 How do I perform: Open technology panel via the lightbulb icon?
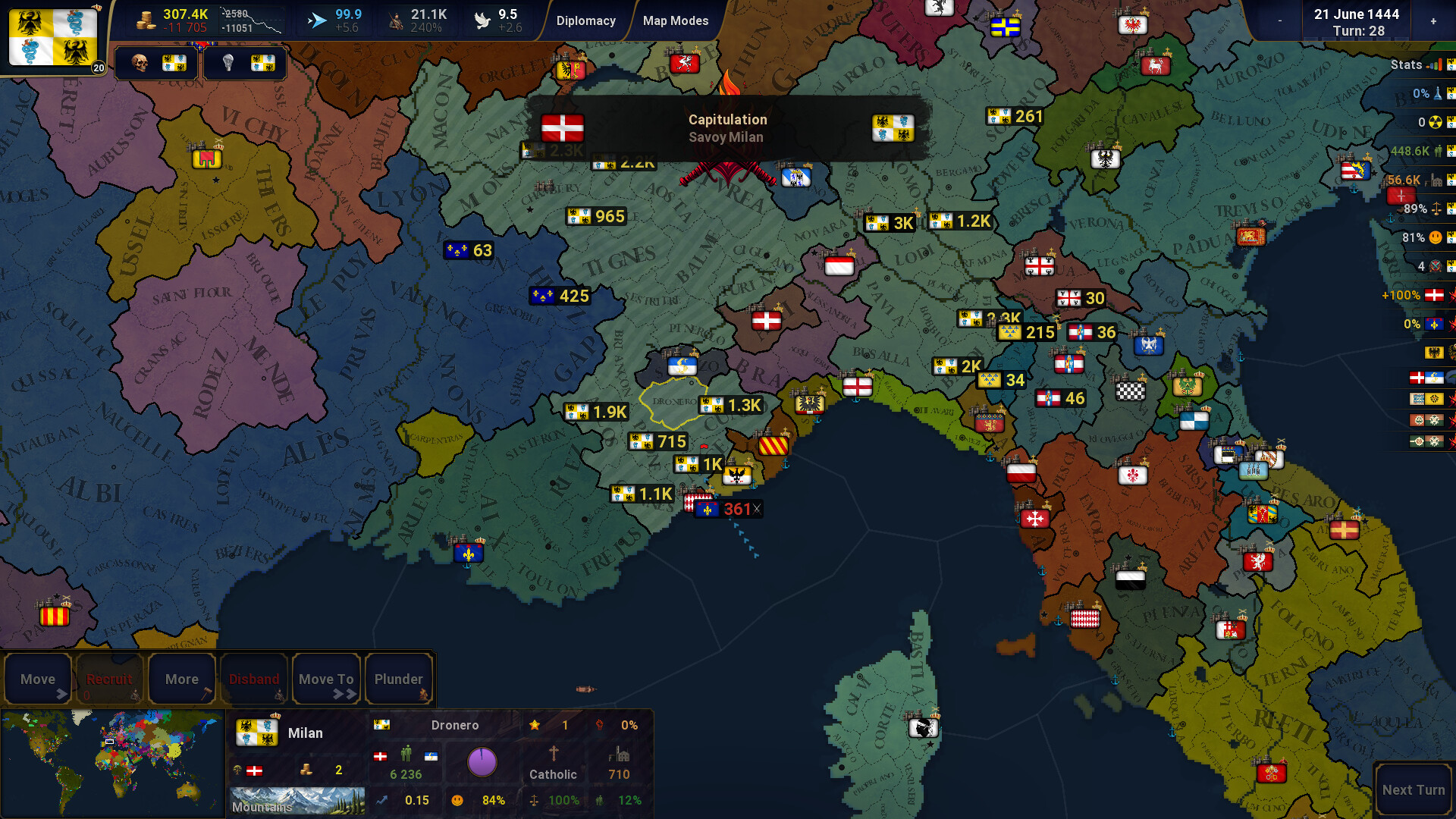pyautogui.click(x=227, y=63)
